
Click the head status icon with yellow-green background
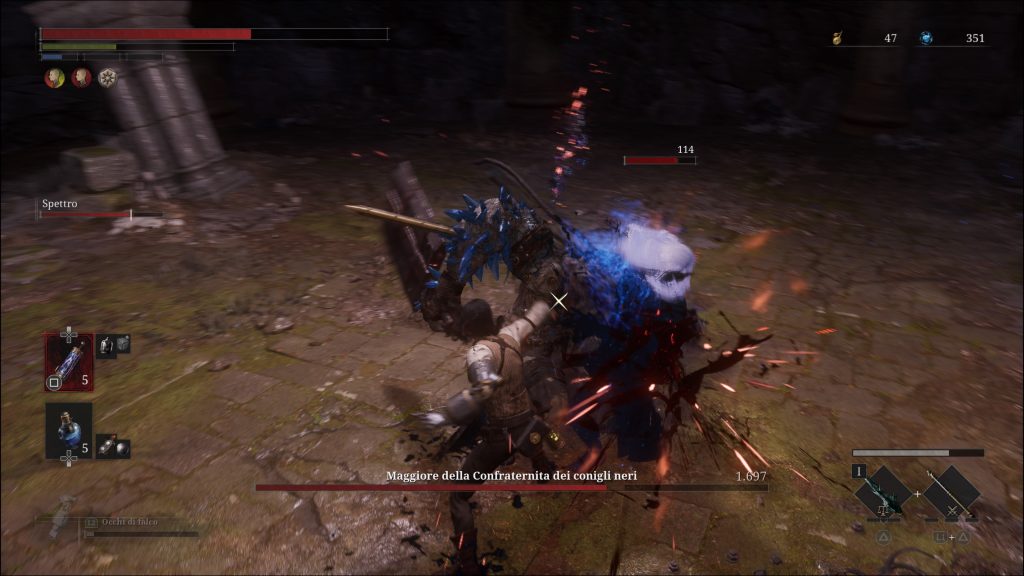pyautogui.click(x=54, y=77)
